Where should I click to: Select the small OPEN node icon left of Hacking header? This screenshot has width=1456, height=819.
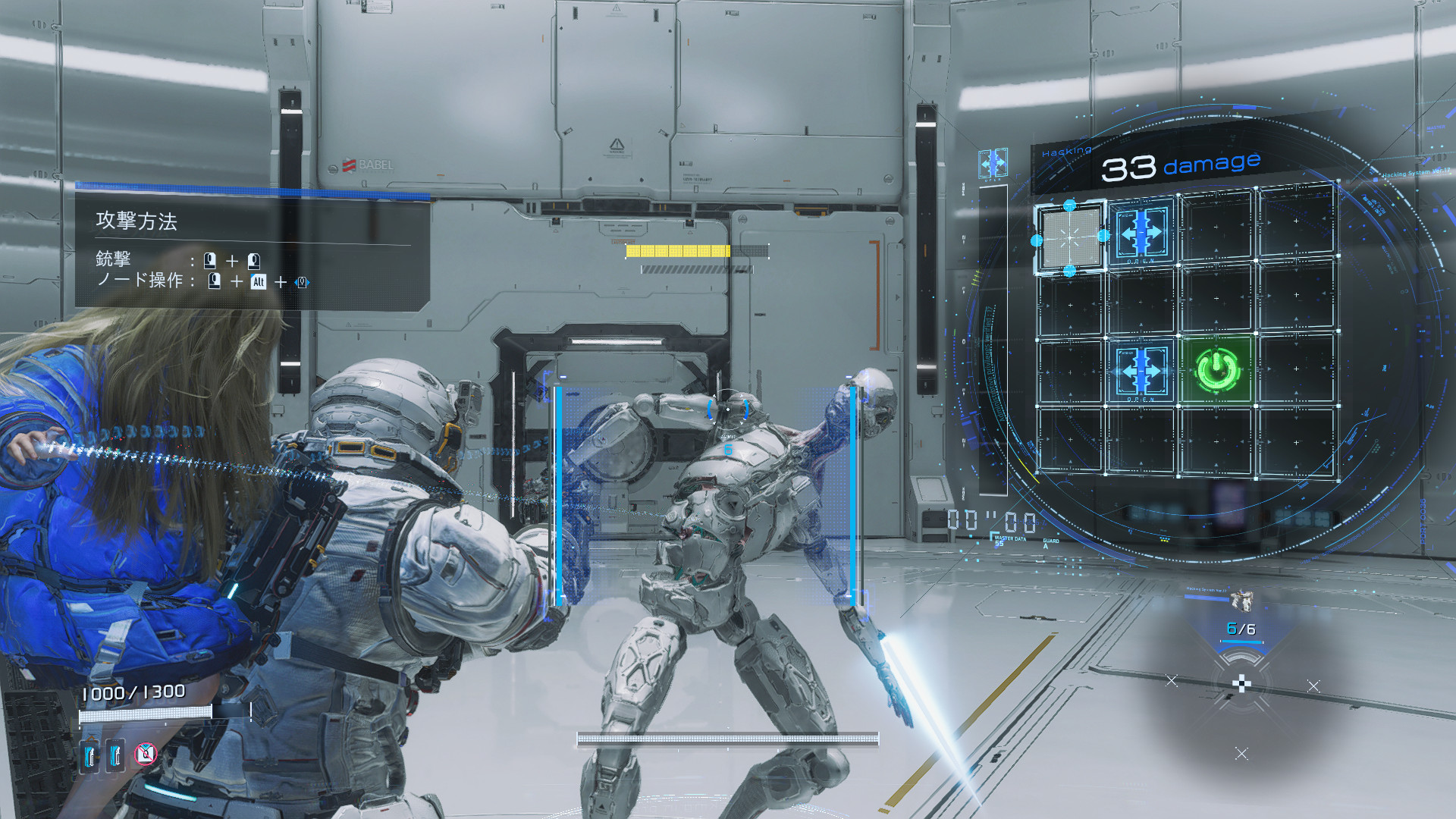[x=993, y=163]
